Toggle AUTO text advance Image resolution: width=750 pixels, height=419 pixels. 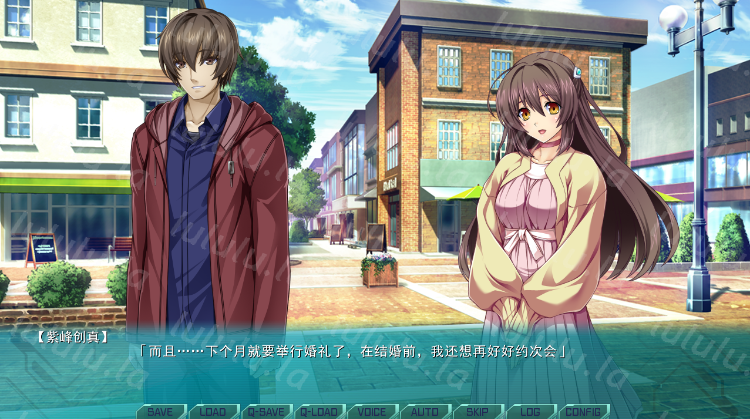coord(425,411)
